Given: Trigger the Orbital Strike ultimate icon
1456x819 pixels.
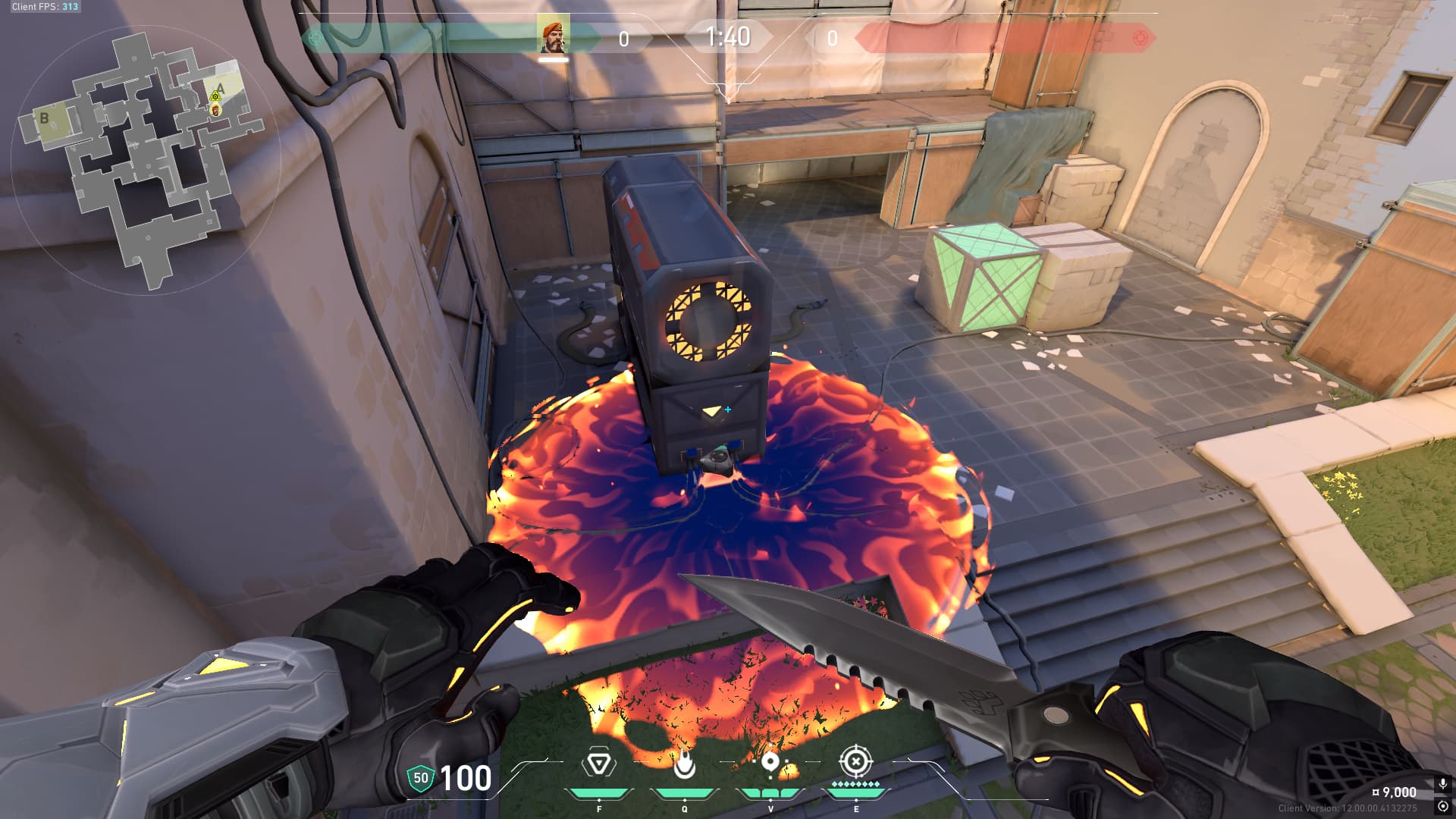Looking at the screenshot, I should click(x=855, y=761).
